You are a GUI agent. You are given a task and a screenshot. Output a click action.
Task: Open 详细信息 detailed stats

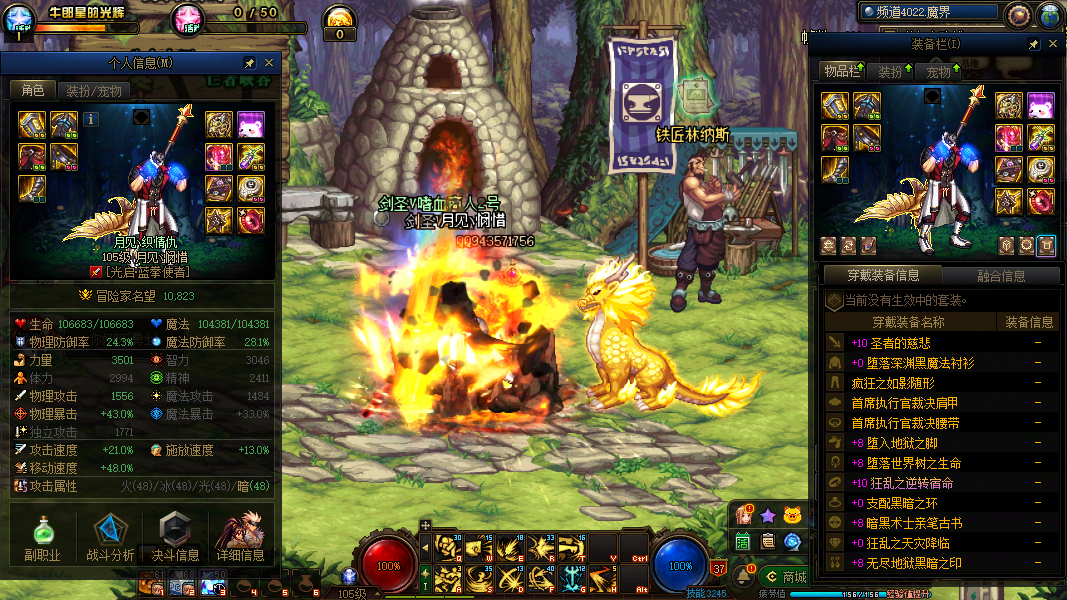[x=240, y=538]
